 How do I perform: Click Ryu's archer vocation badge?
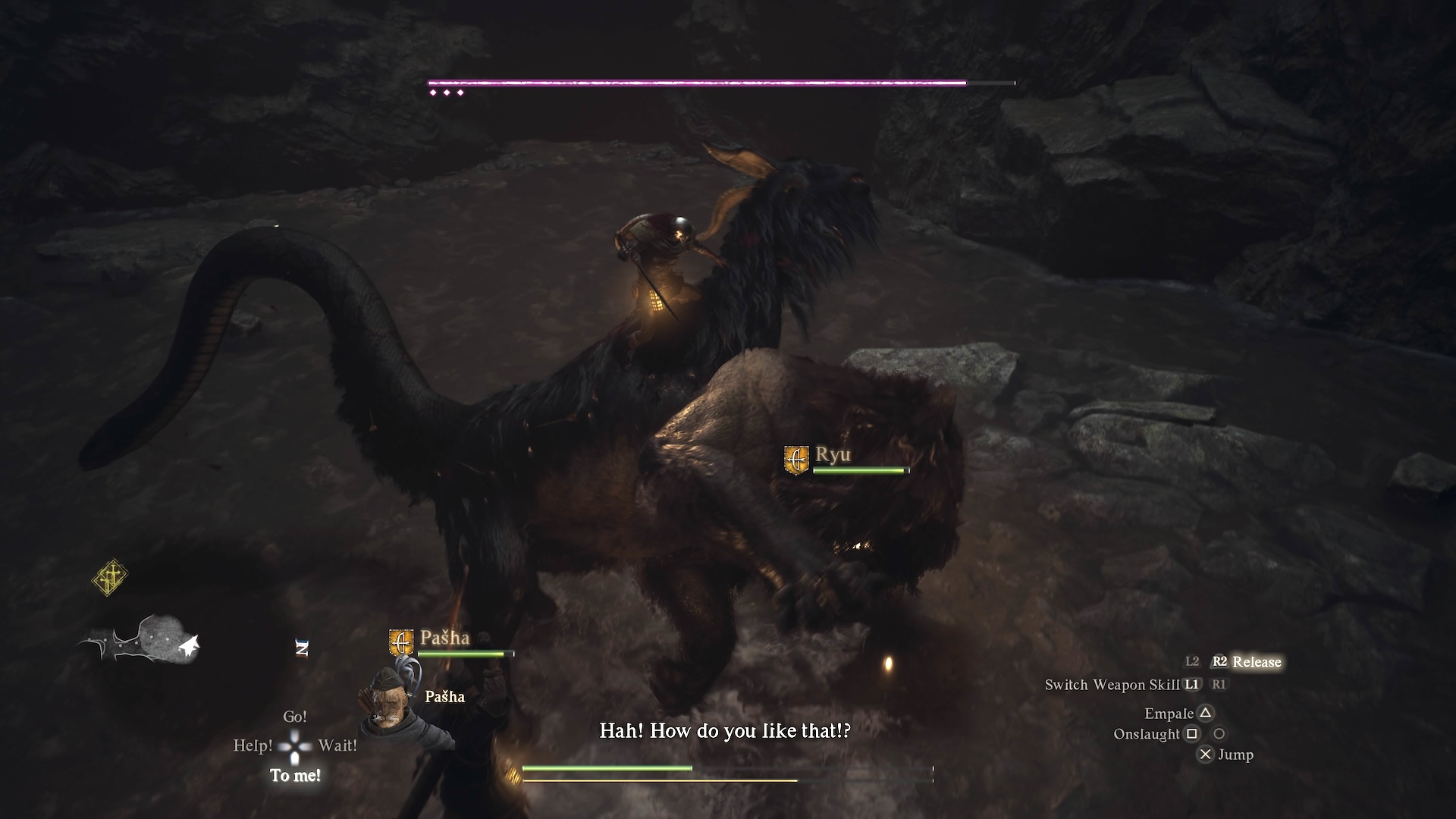click(796, 460)
